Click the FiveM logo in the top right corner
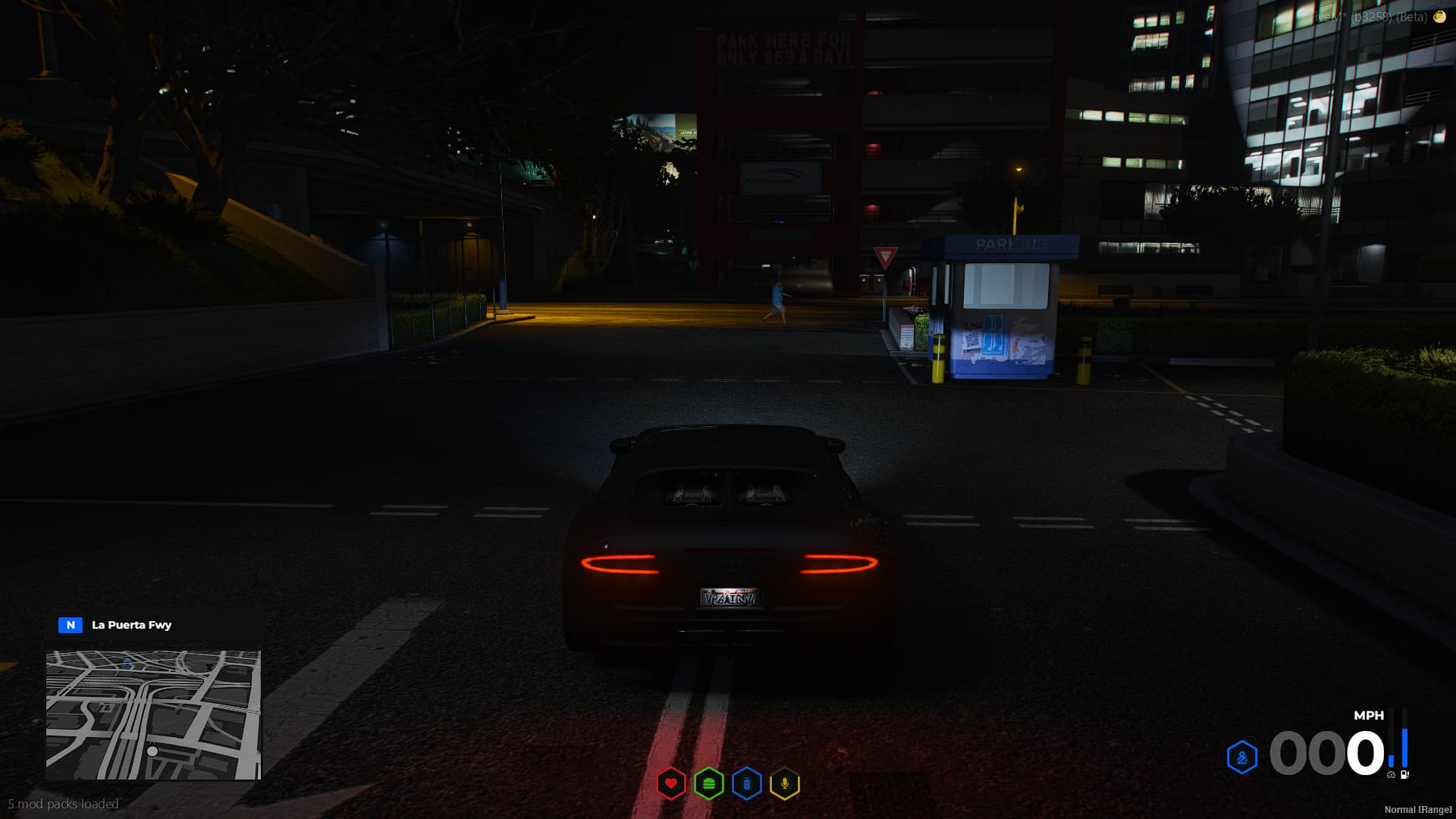The height and width of the screenshot is (819, 1456). [1439, 16]
